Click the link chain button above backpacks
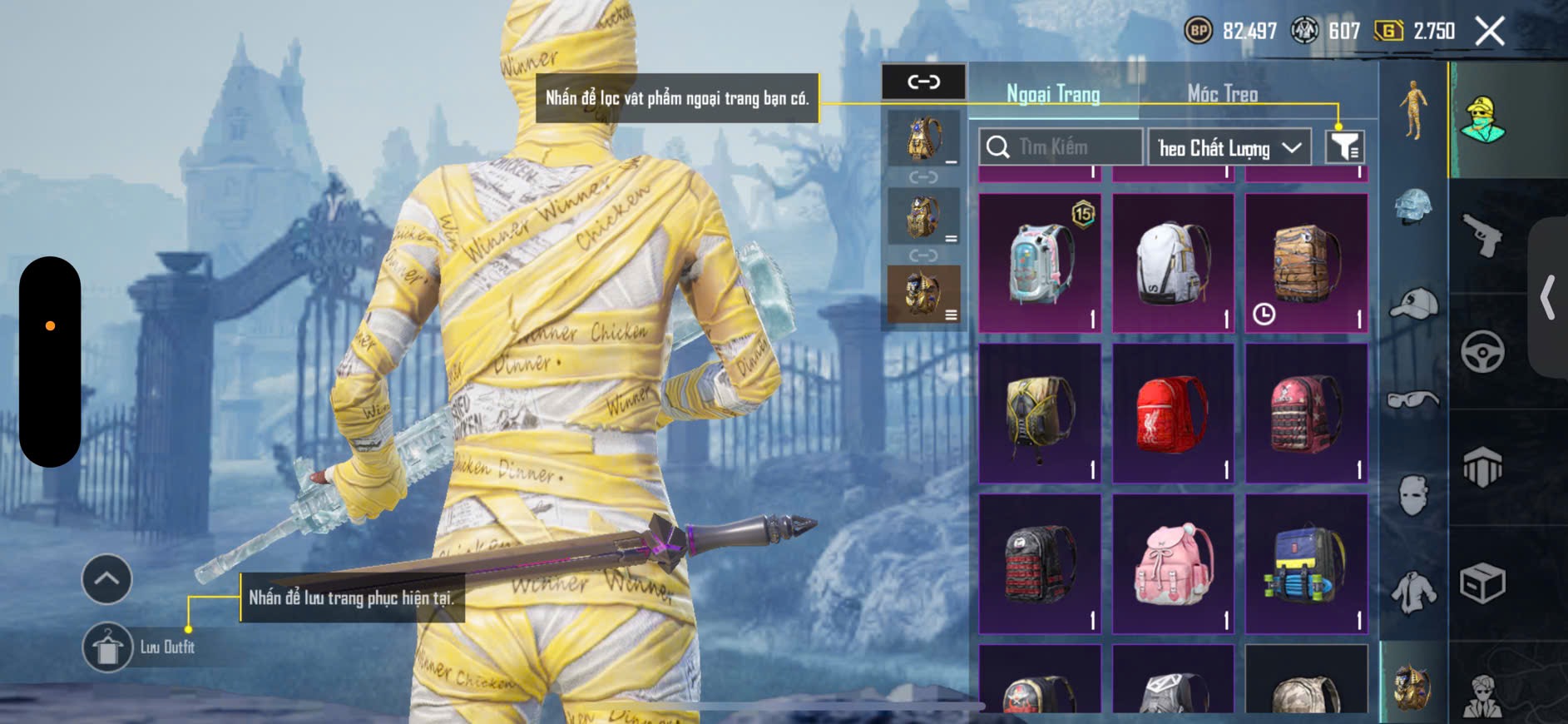 point(923,82)
